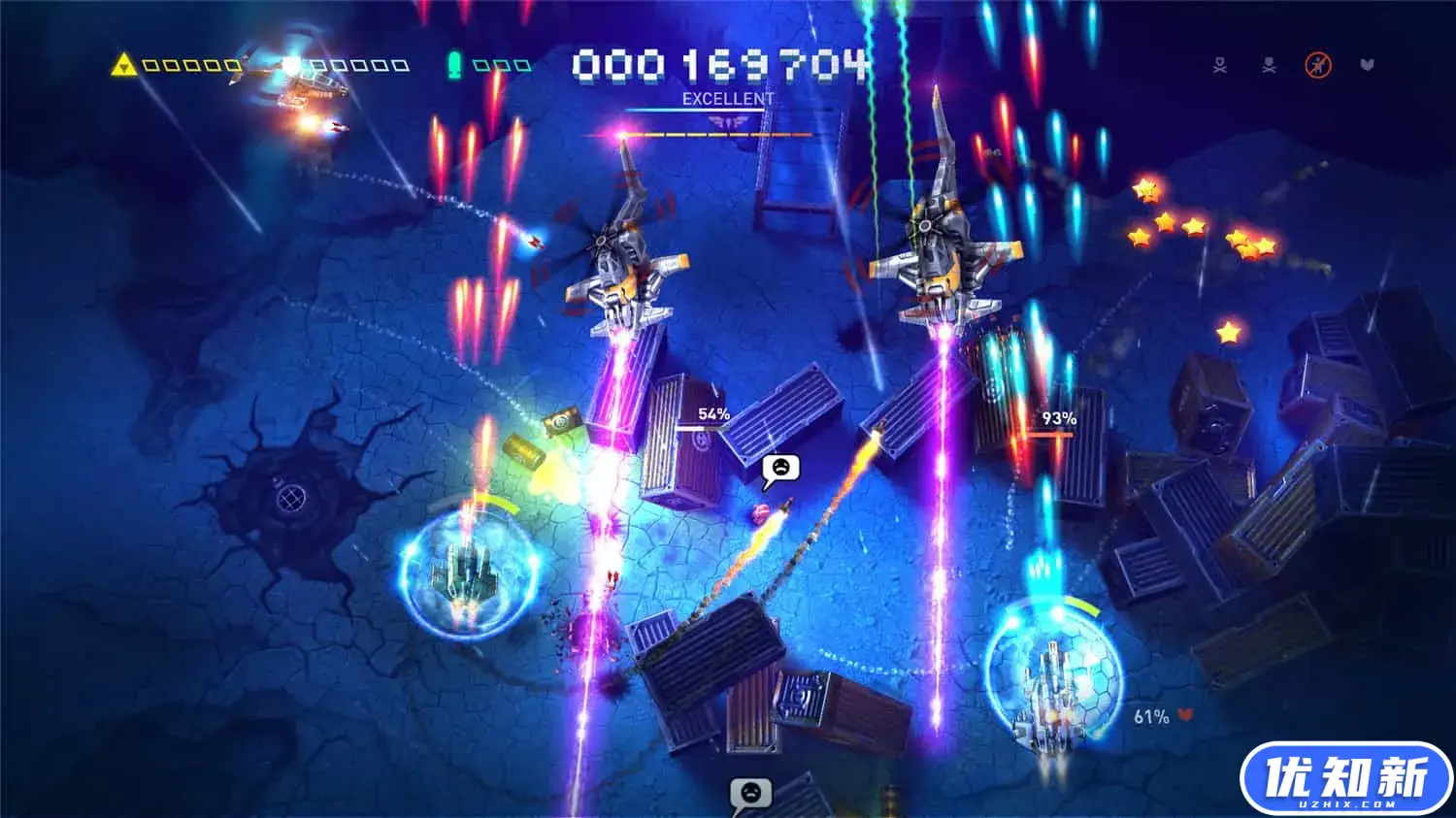Select the green bomb megabomb icon
This screenshot has width=1456, height=818.
(453, 65)
